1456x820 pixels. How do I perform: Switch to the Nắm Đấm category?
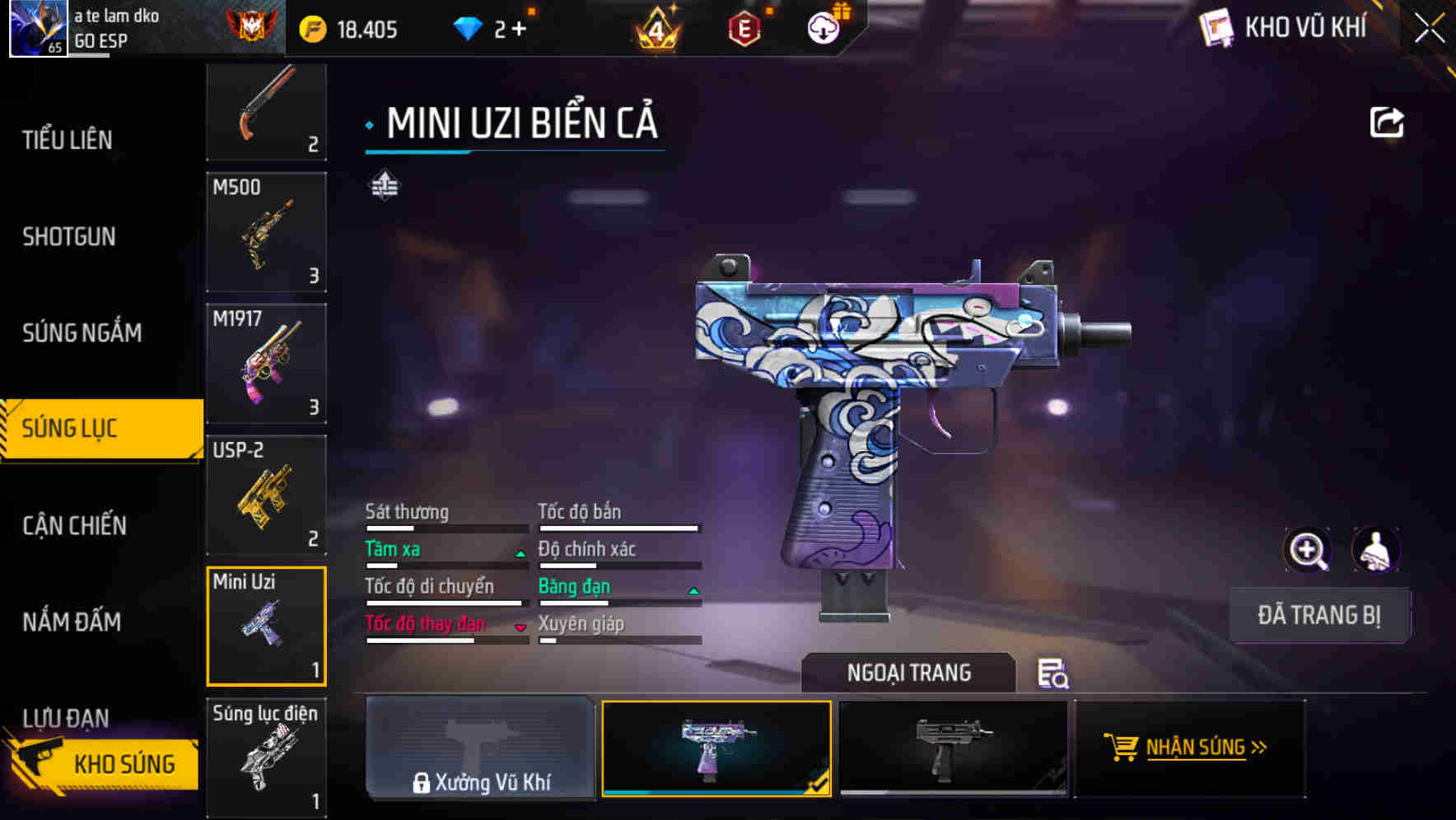point(72,622)
